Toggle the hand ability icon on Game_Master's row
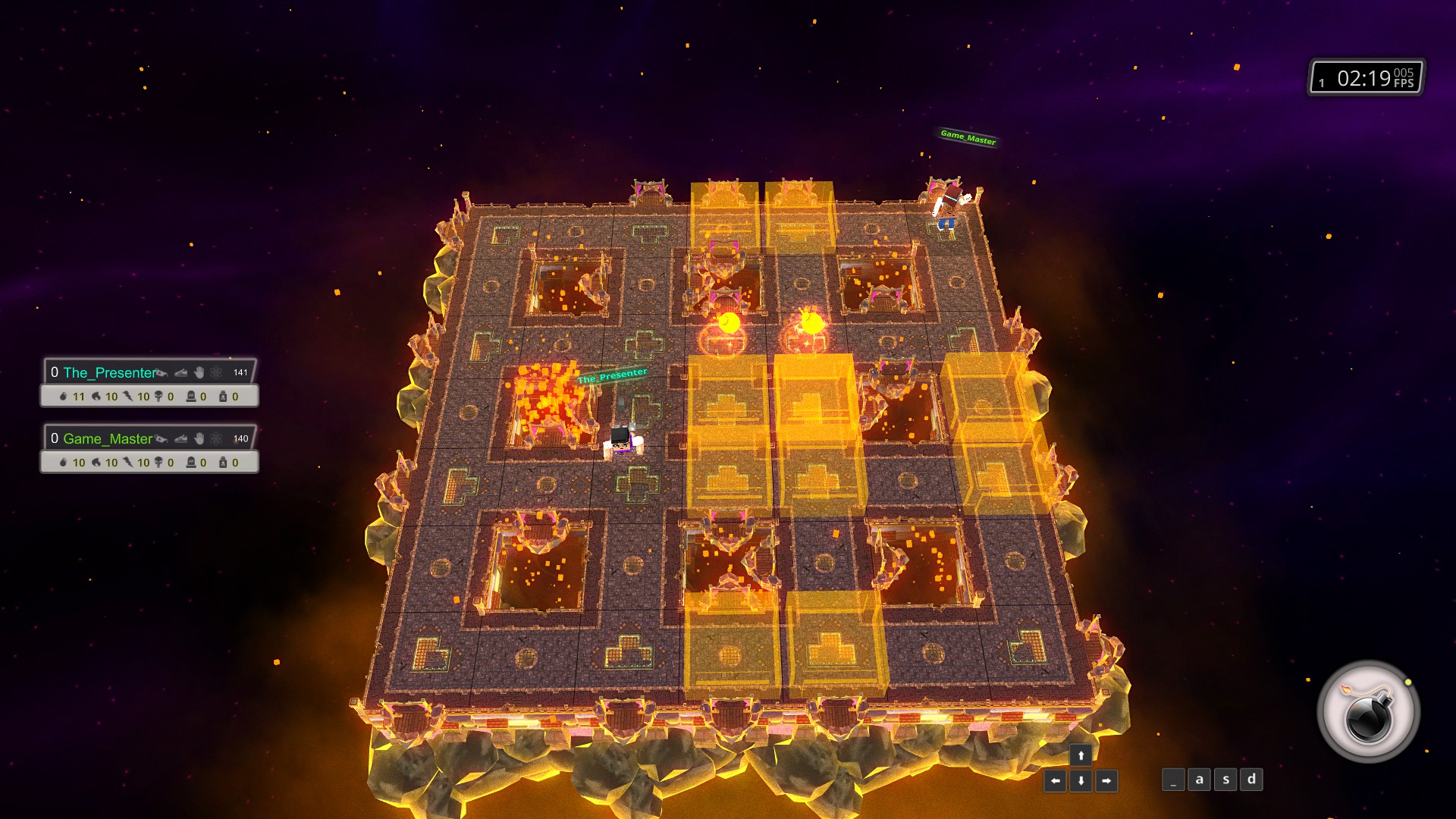Viewport: 1456px width, 819px height. 199,440
